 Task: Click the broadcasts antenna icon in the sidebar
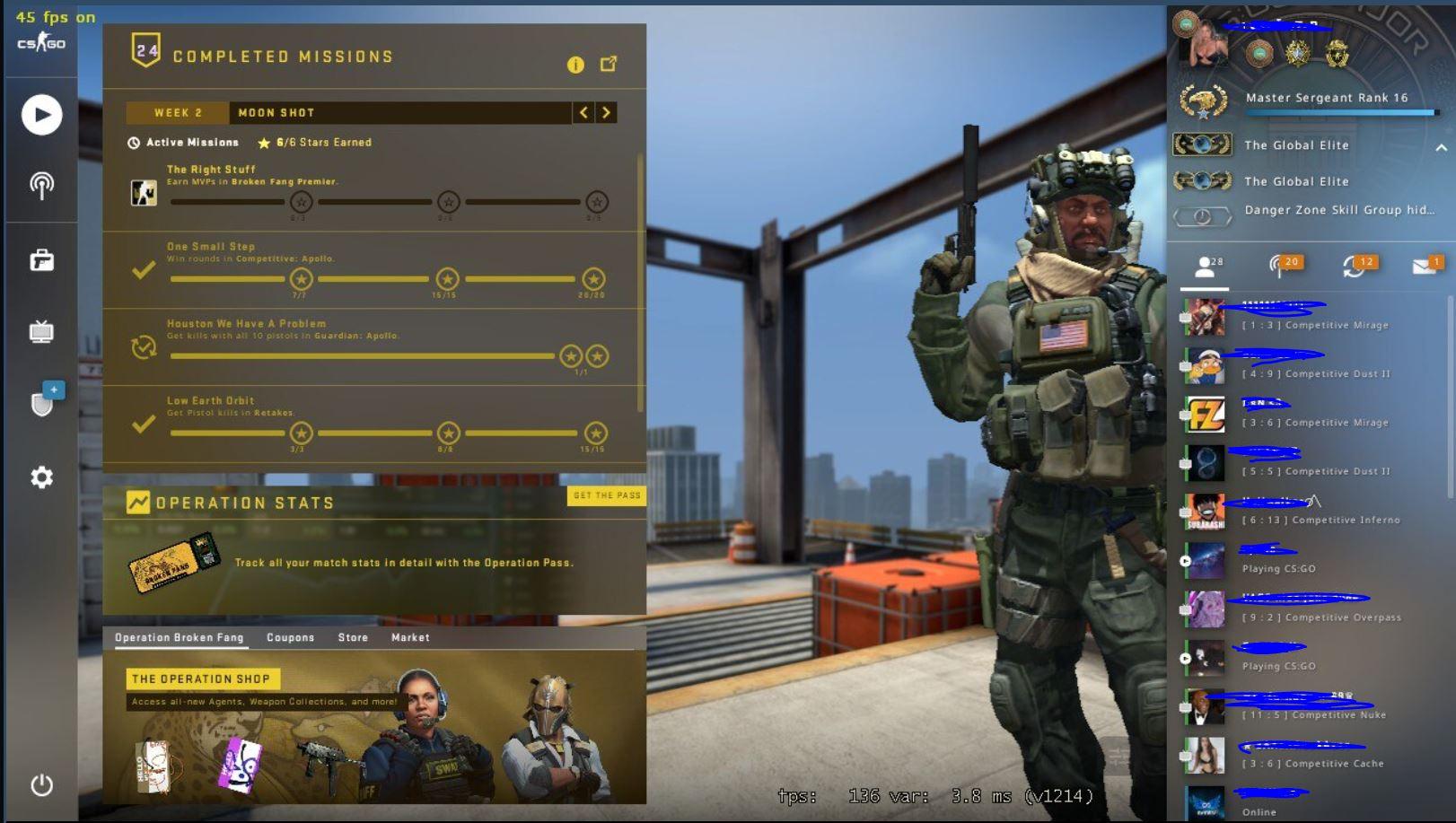tap(40, 184)
